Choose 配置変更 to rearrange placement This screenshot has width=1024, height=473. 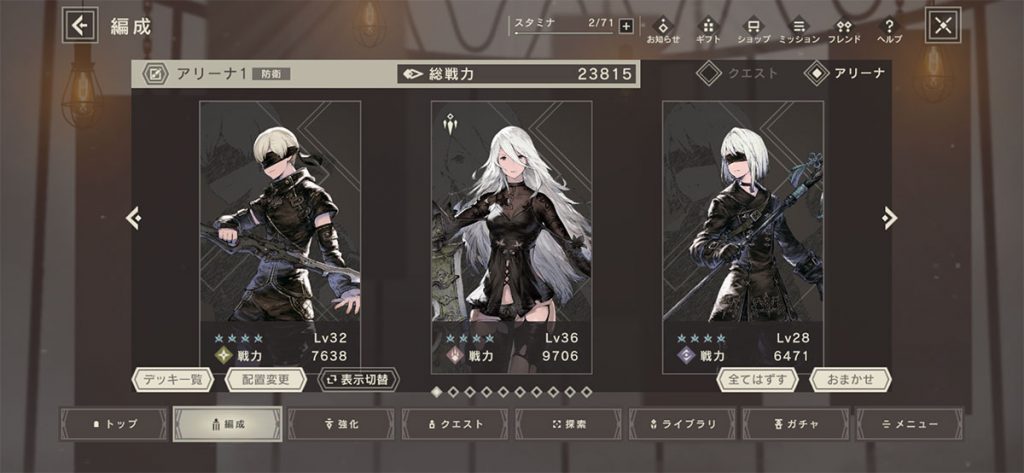click(x=265, y=380)
